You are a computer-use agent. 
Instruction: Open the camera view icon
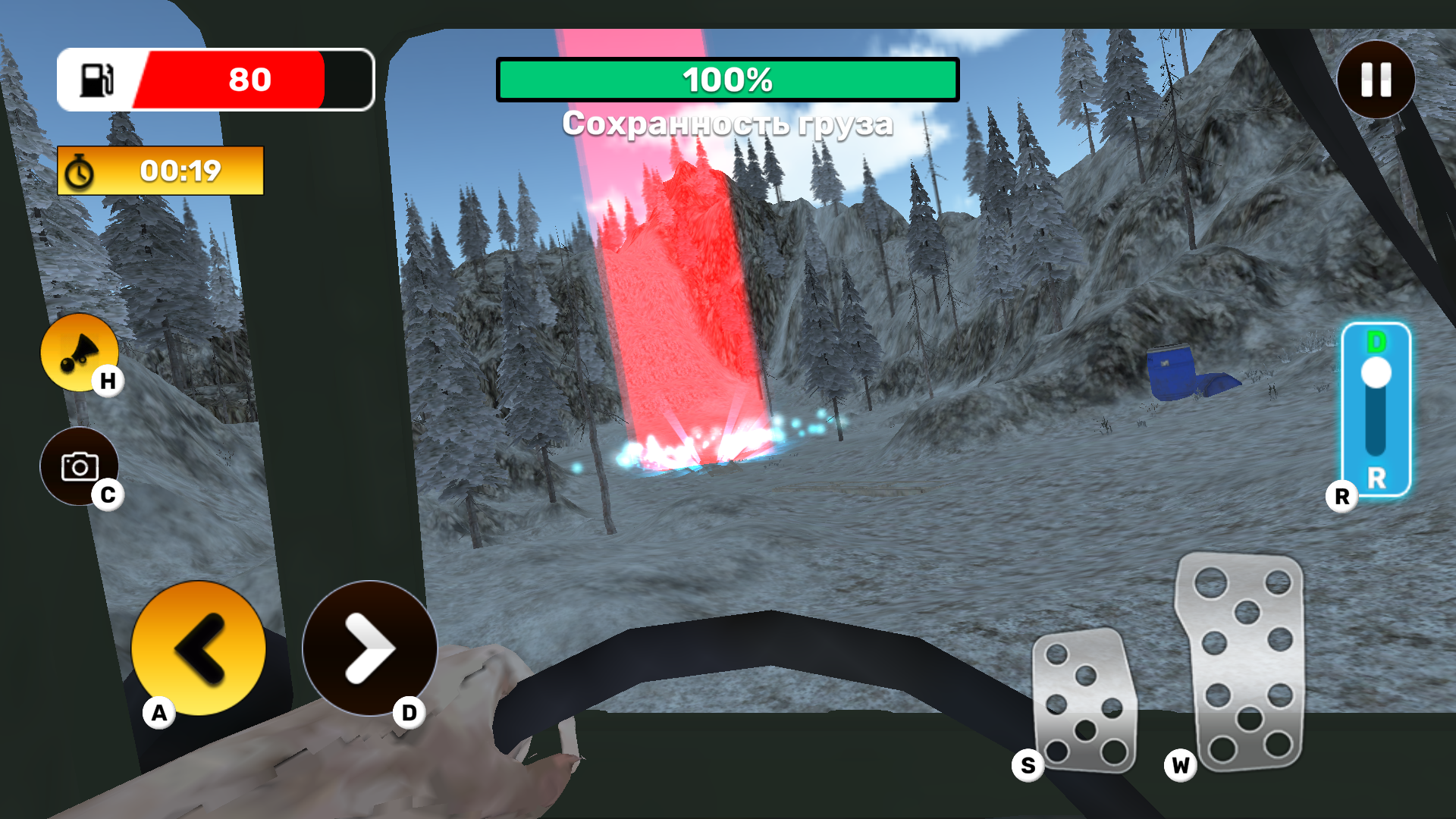pyautogui.click(x=79, y=466)
